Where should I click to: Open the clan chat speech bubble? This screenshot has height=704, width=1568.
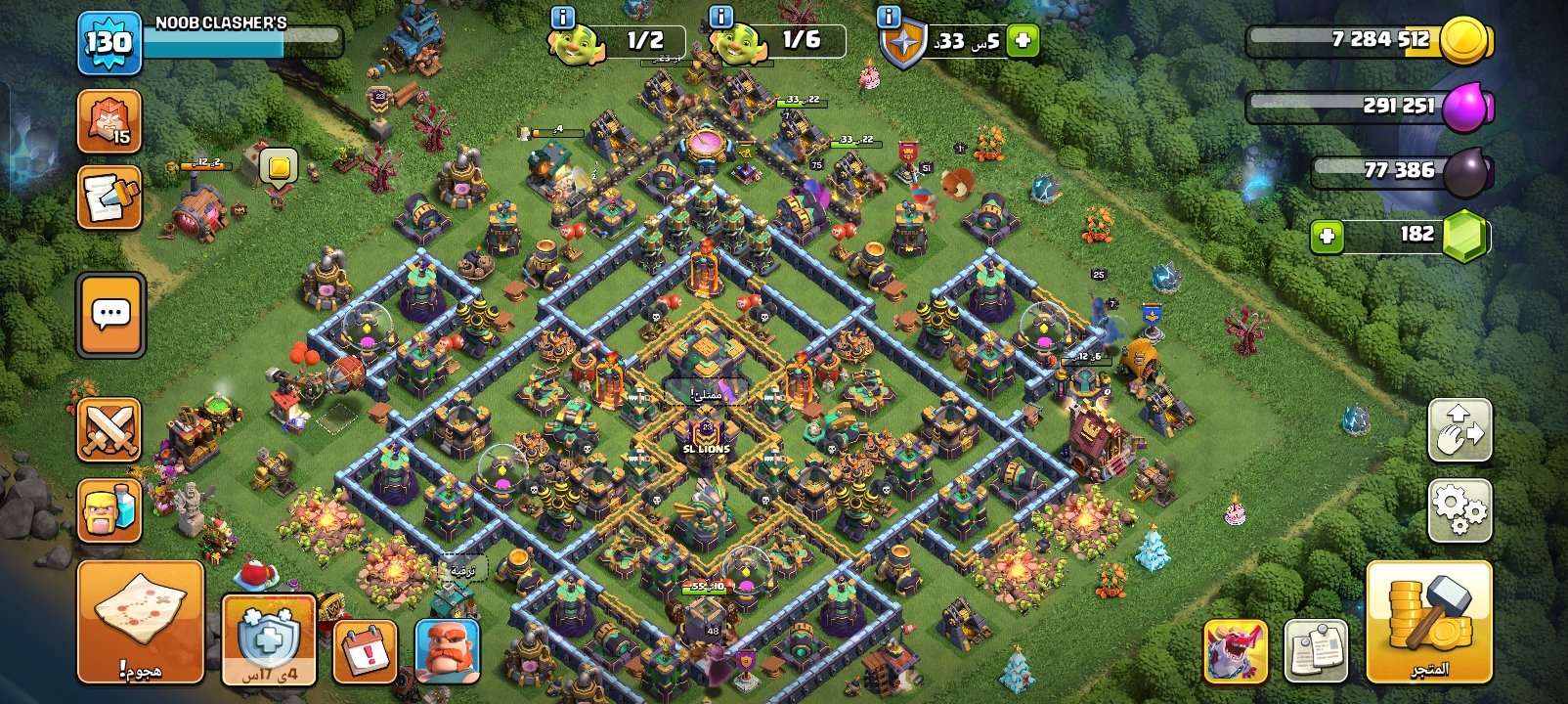pos(110,315)
